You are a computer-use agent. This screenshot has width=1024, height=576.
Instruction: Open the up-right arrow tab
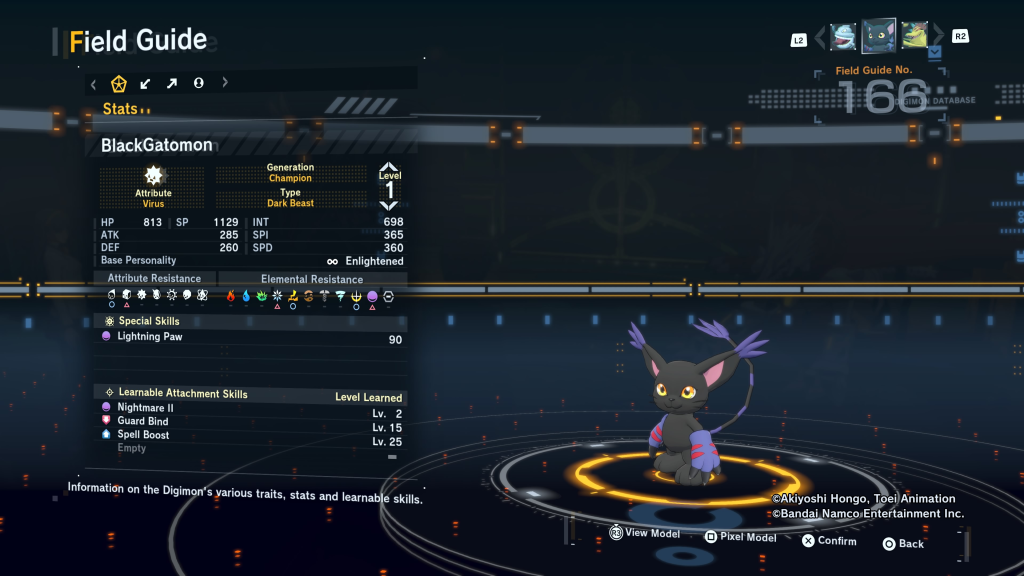(172, 84)
